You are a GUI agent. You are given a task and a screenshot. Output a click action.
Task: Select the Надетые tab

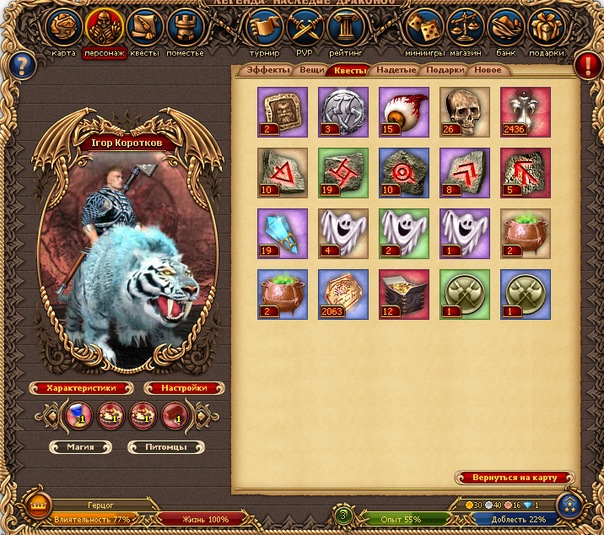tap(397, 71)
